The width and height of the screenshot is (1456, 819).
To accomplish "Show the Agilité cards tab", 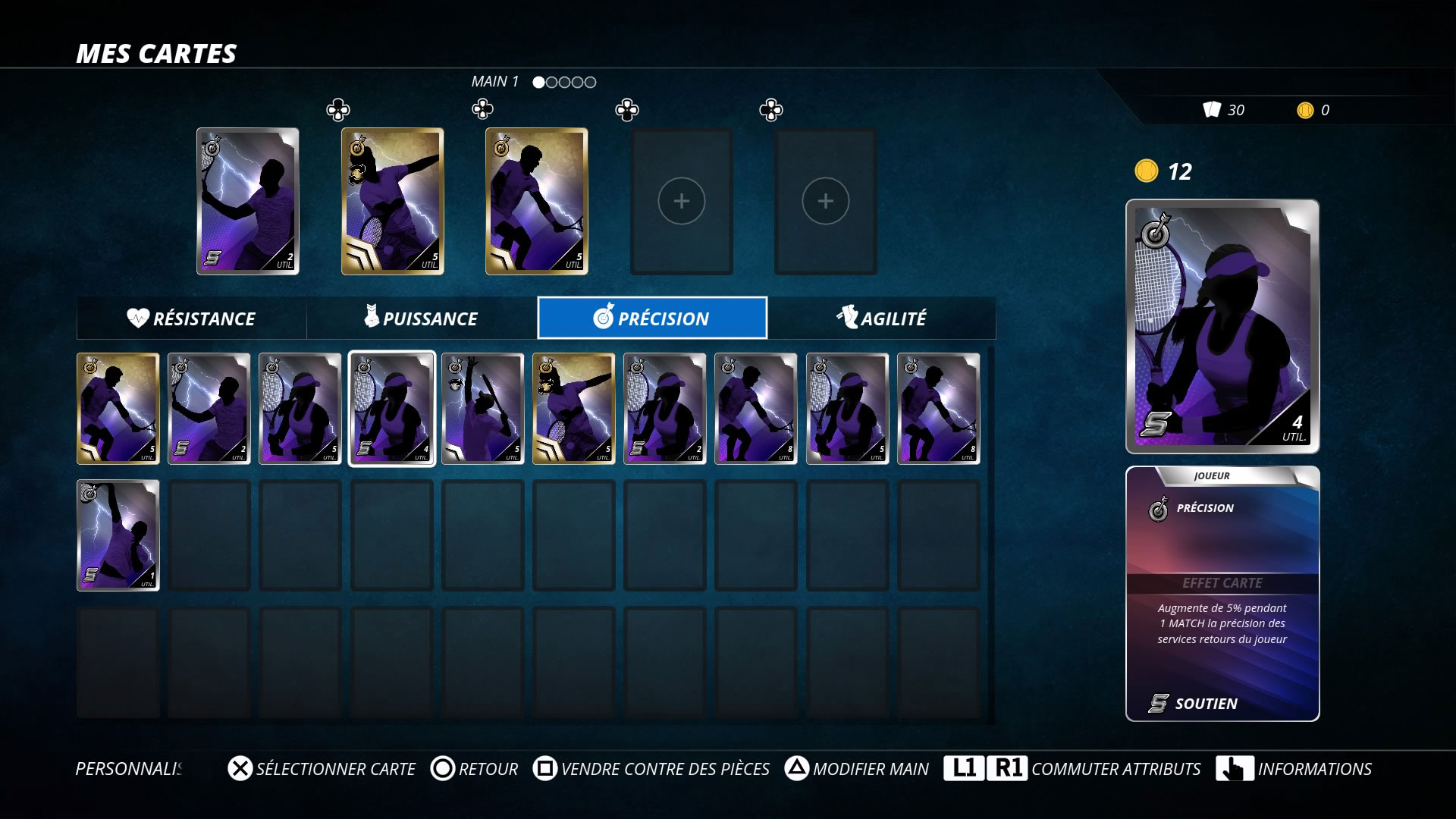I will [x=881, y=318].
